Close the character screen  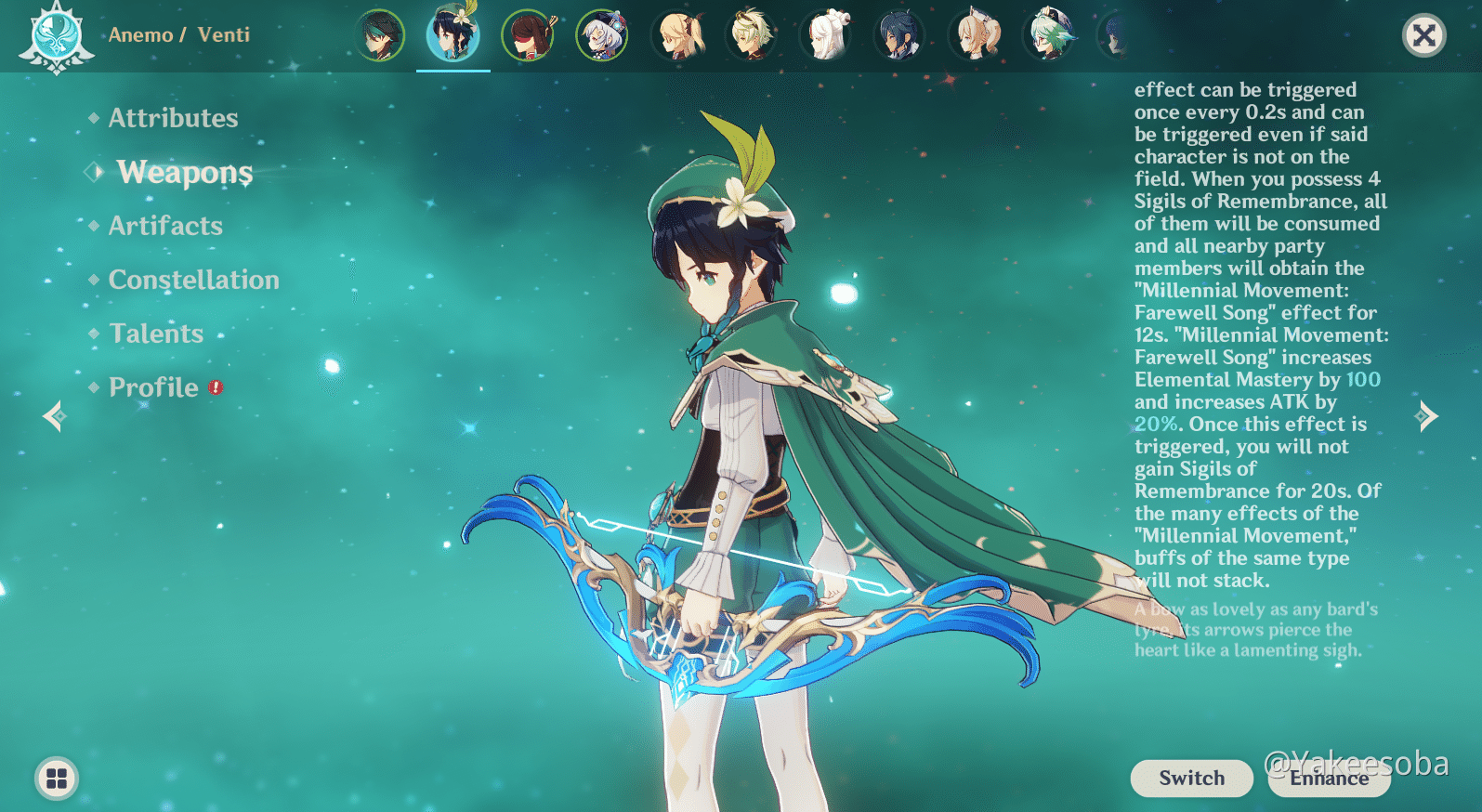pyautogui.click(x=1423, y=36)
